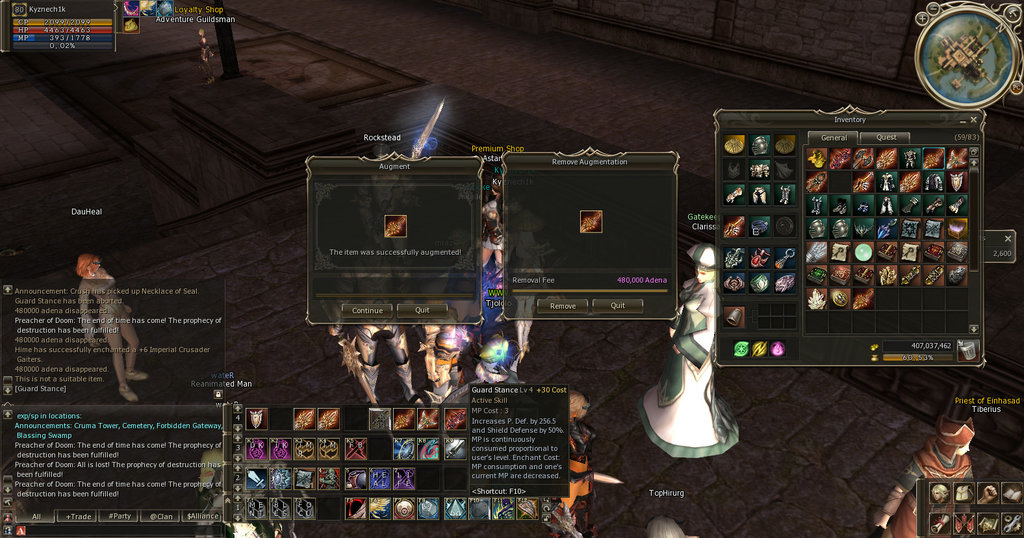
Task: Open the #Party chat tab
Action: tap(121, 516)
